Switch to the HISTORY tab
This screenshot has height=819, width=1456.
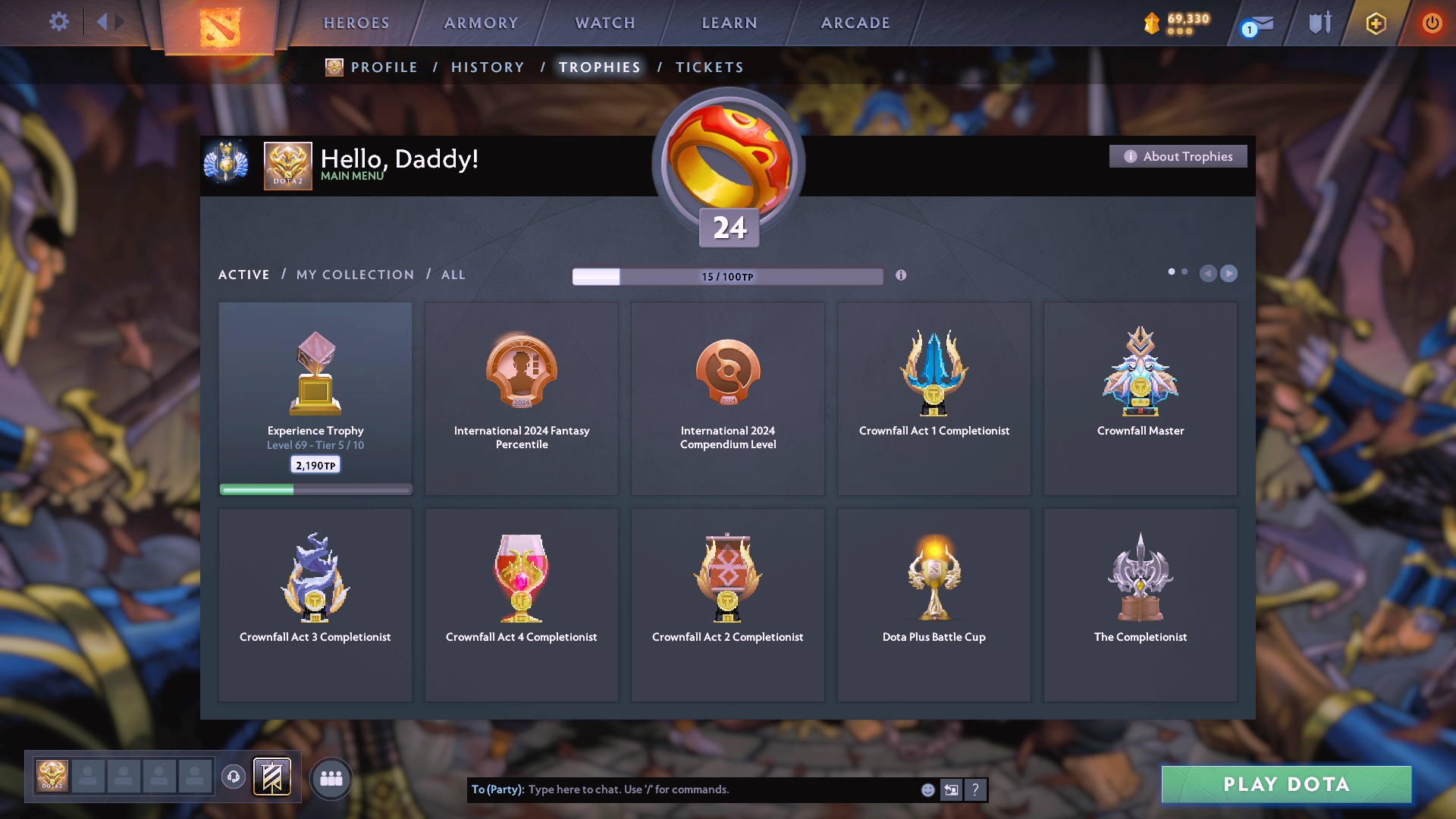click(x=488, y=67)
